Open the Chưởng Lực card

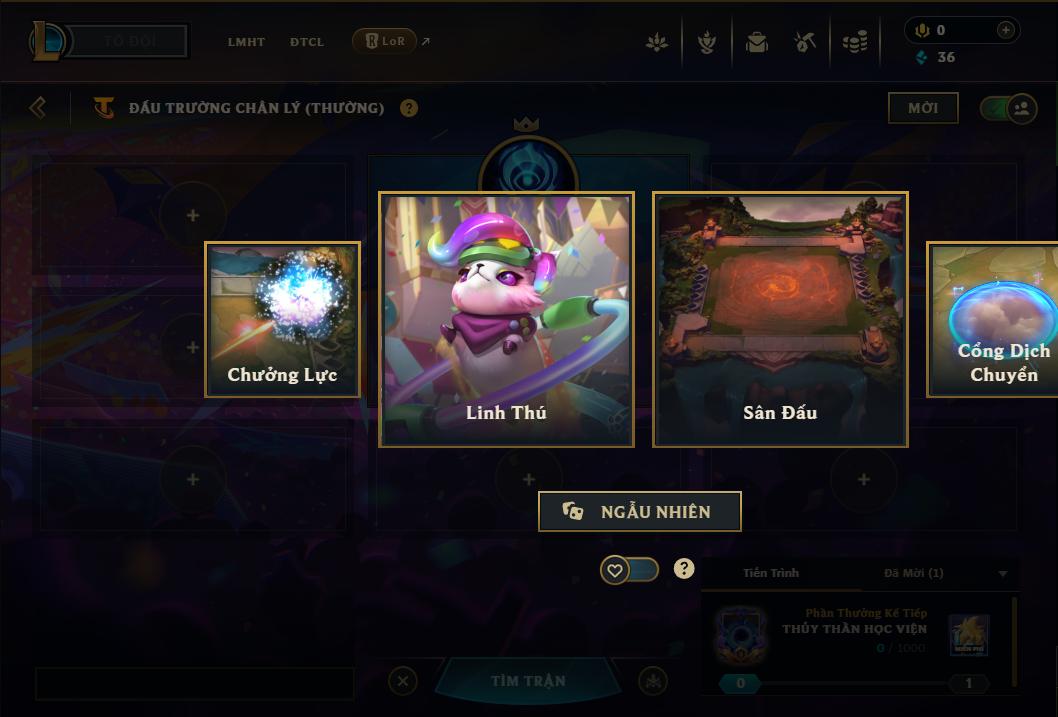point(282,319)
